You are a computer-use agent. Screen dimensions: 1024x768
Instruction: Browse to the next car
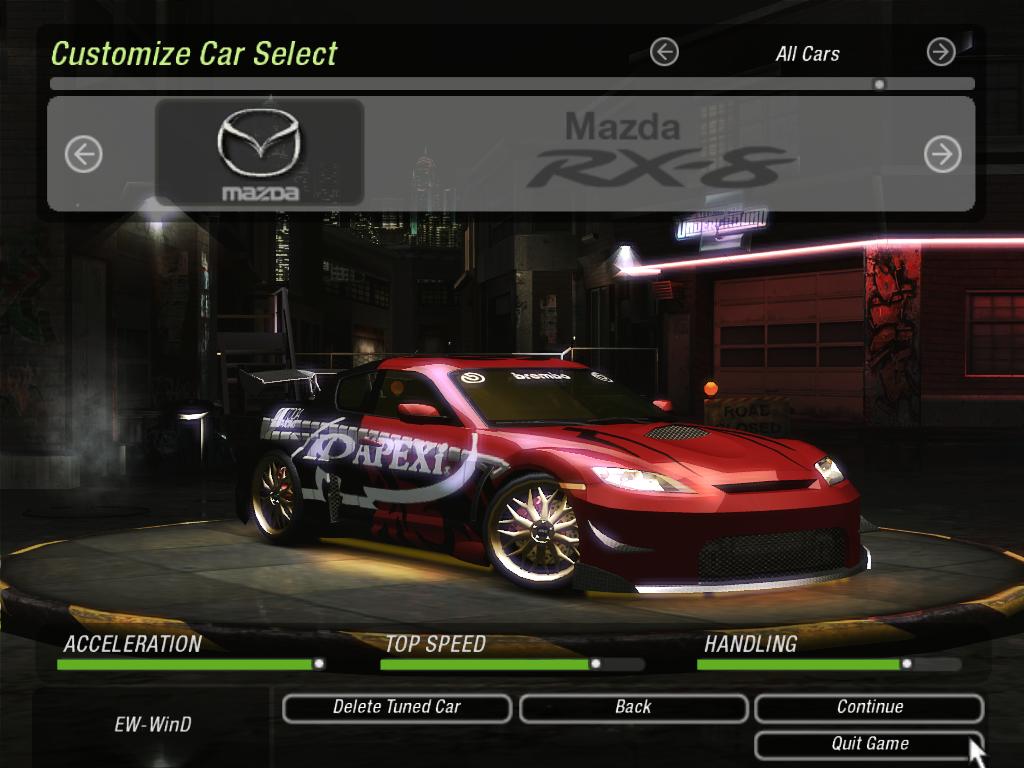point(942,154)
